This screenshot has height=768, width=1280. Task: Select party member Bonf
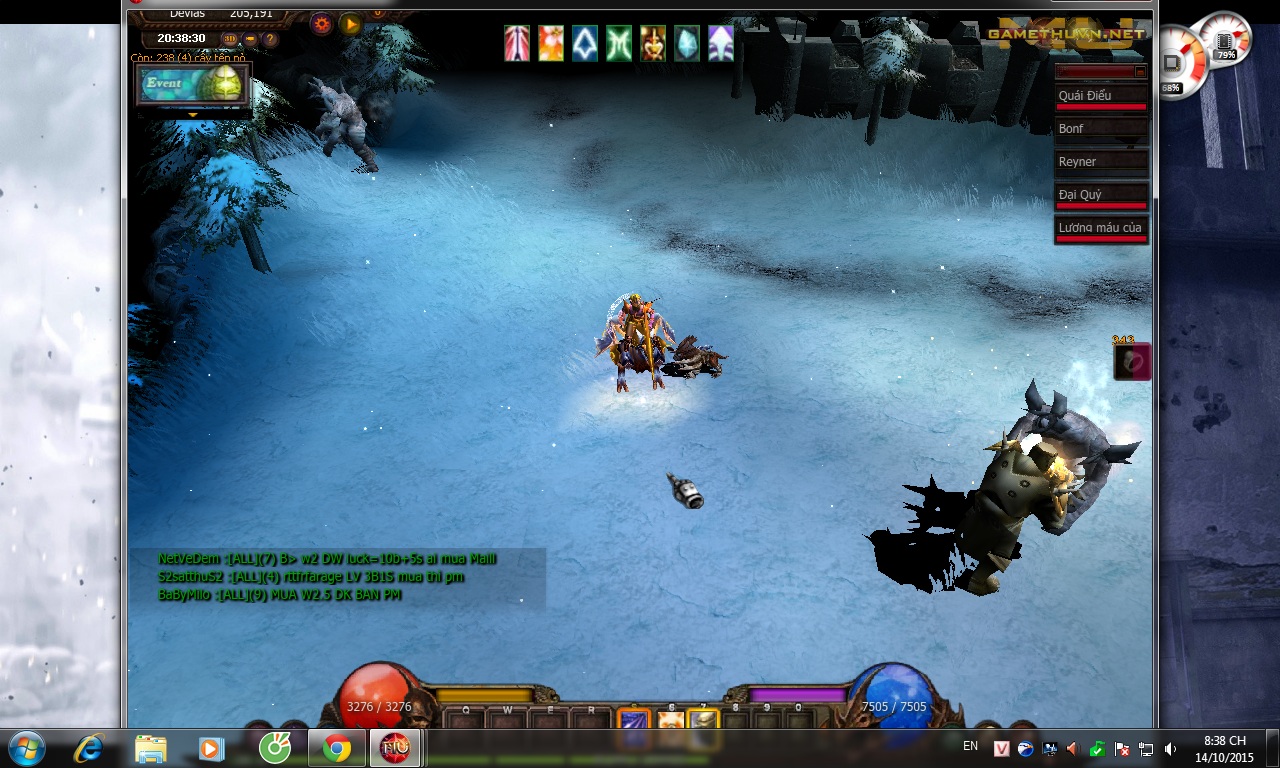1102,129
